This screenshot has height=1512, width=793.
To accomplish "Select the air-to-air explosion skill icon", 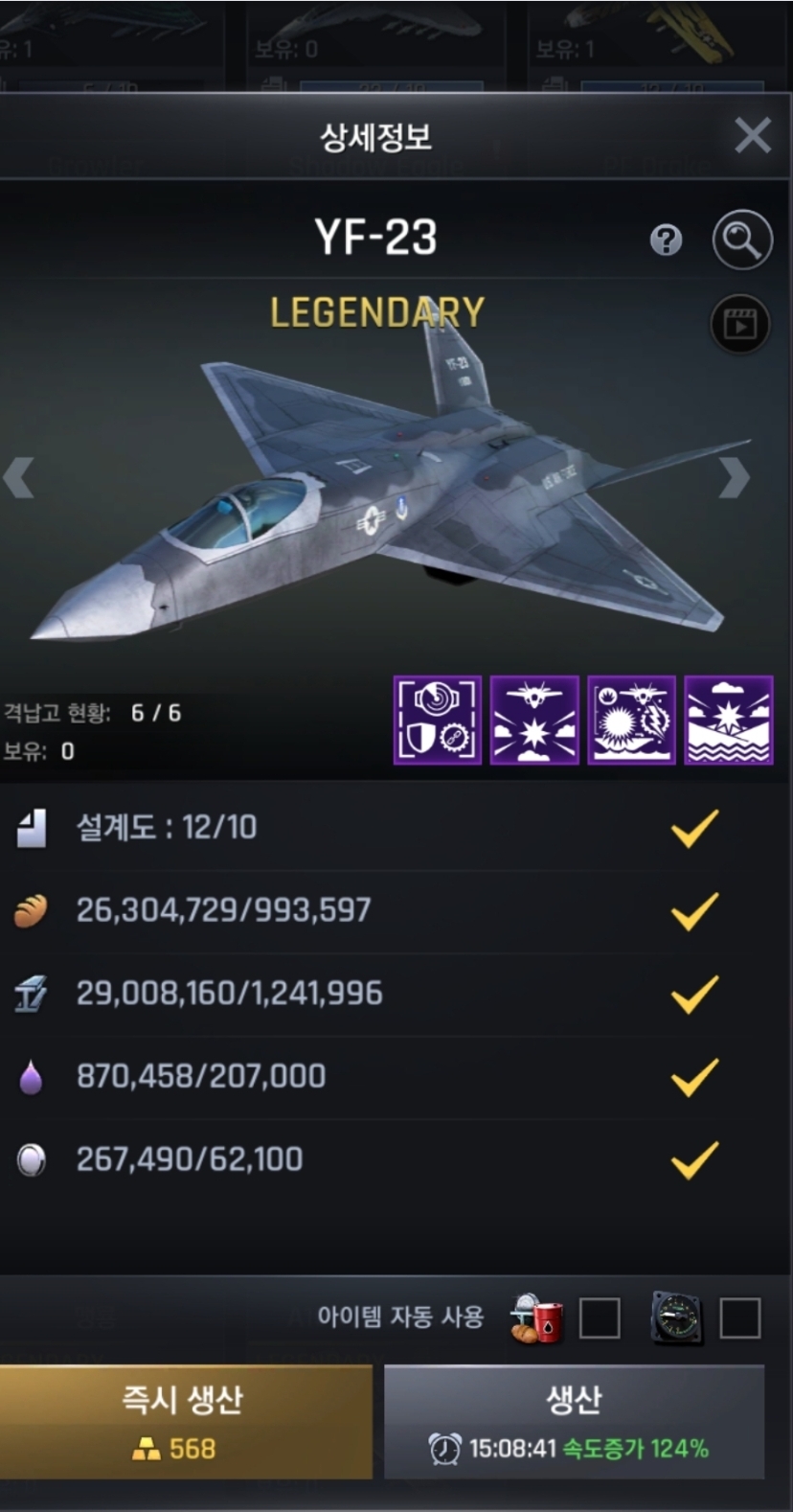I will click(534, 720).
